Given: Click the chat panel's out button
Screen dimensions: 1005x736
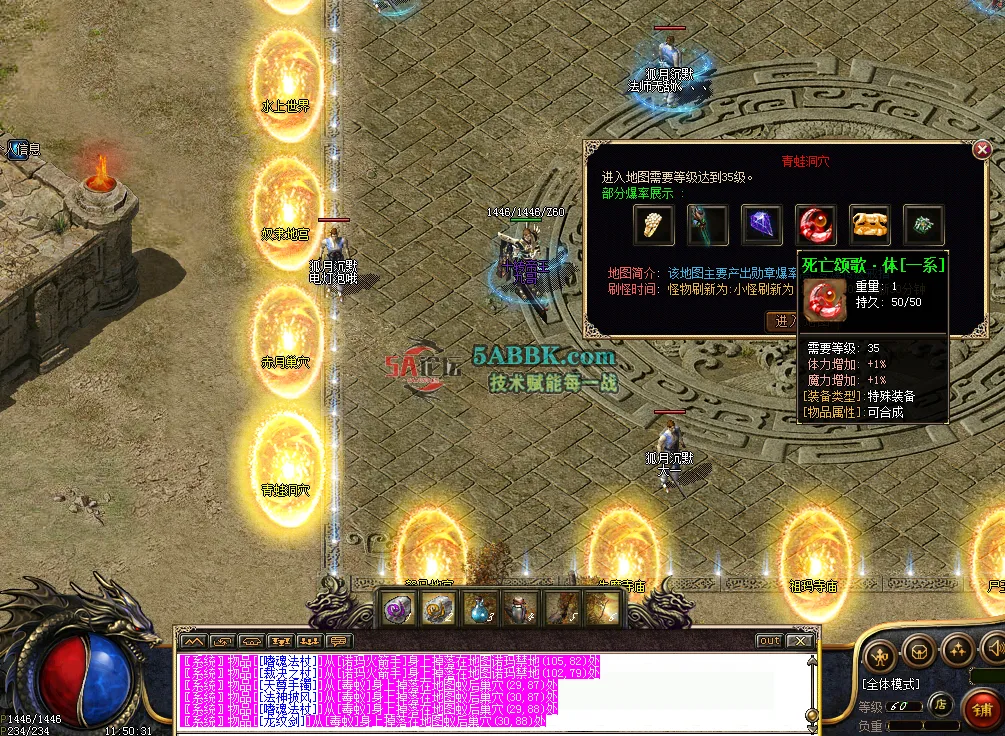Looking at the screenshot, I should [769, 640].
